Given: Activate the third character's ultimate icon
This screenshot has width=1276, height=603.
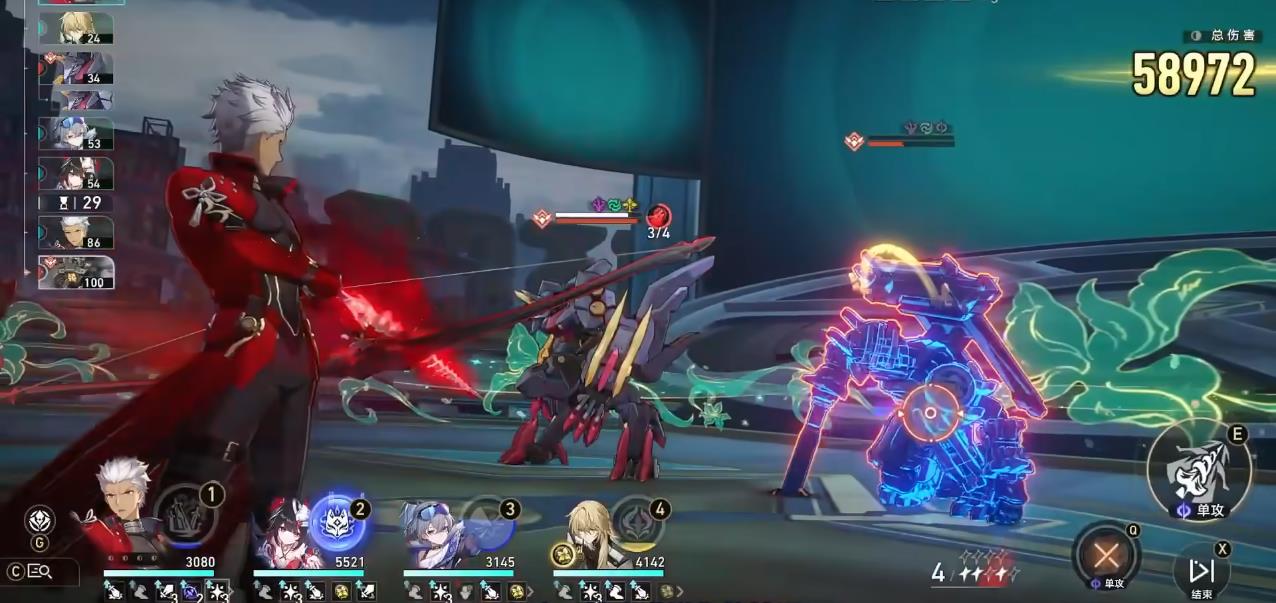Looking at the screenshot, I should click(486, 520).
